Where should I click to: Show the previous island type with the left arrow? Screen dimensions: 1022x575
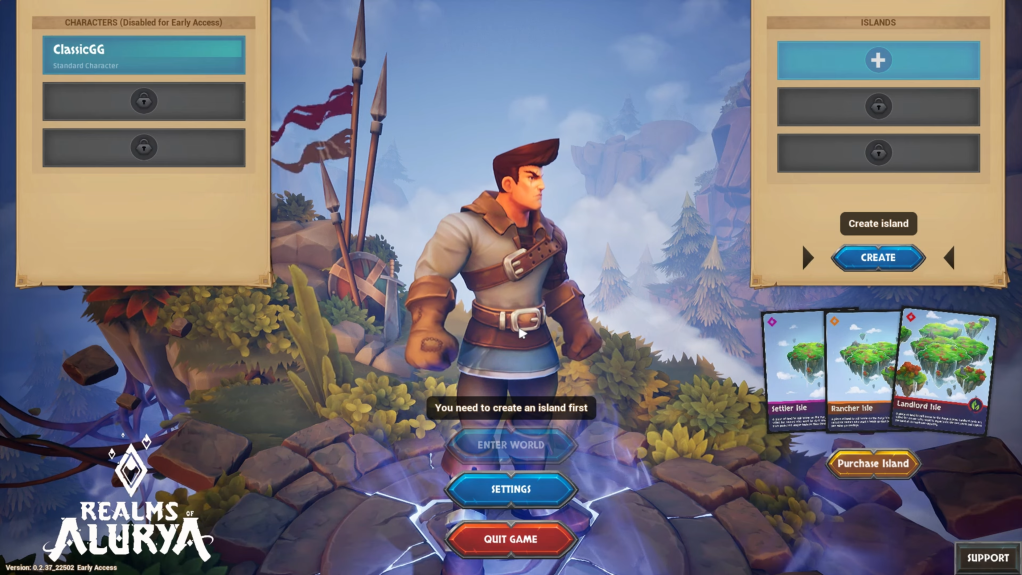(x=808, y=258)
